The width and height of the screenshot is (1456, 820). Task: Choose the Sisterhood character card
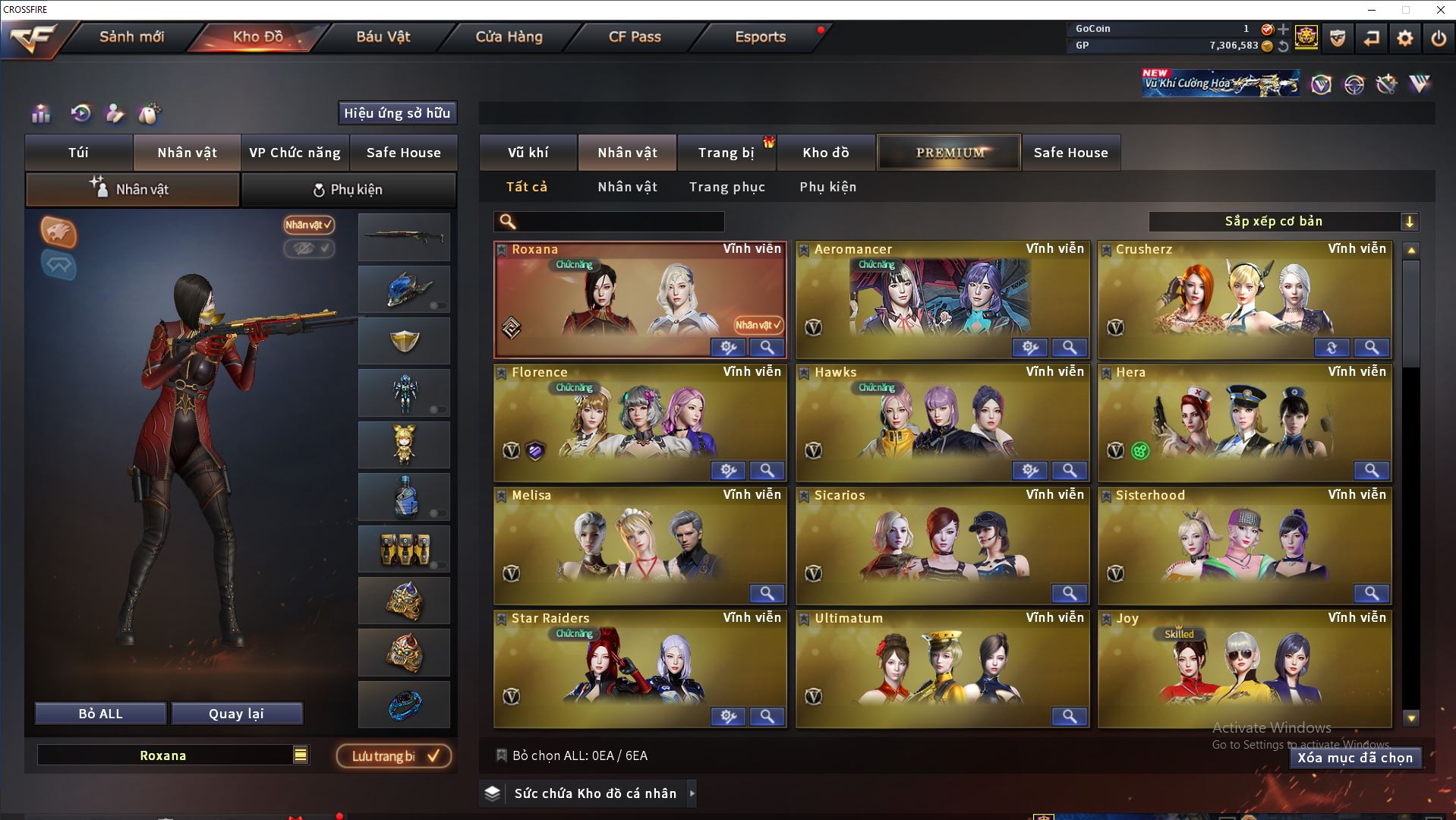pyautogui.click(x=1243, y=545)
